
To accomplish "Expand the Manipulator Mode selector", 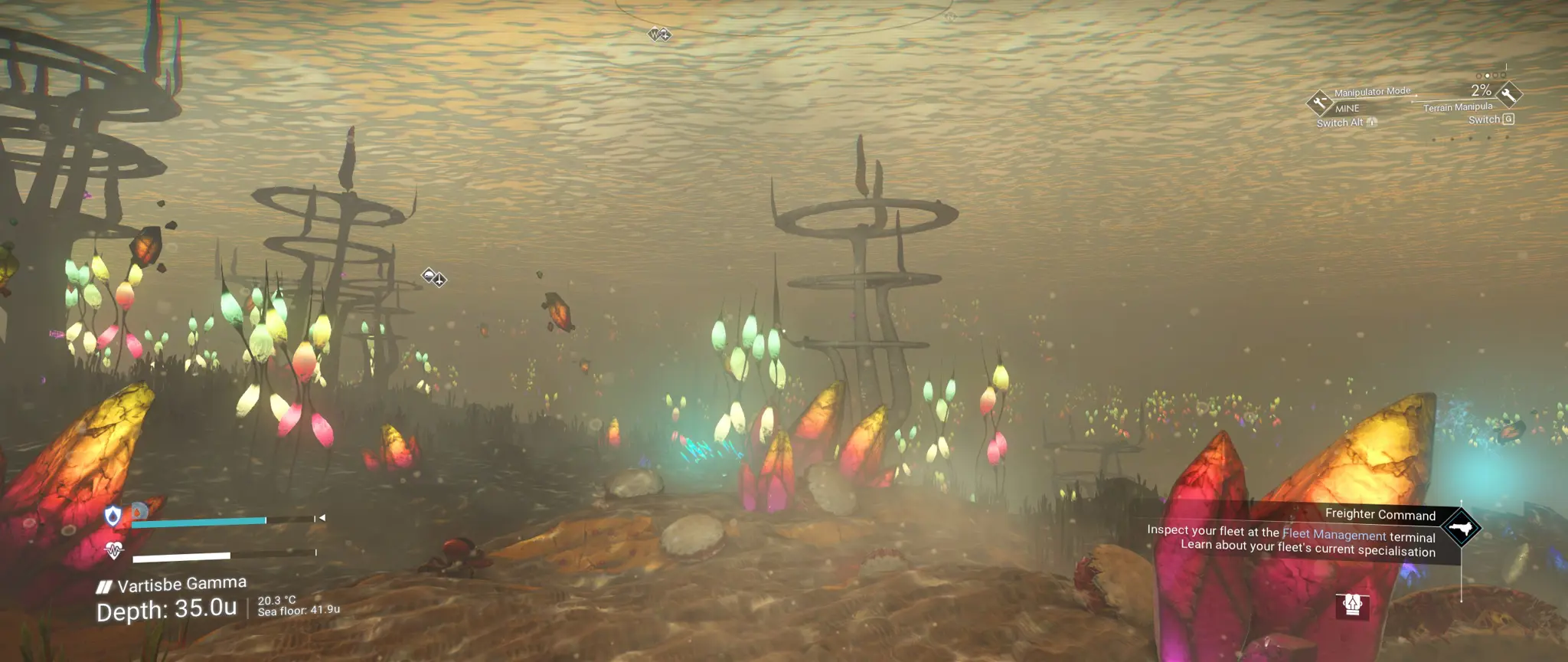I will 1371,90.
